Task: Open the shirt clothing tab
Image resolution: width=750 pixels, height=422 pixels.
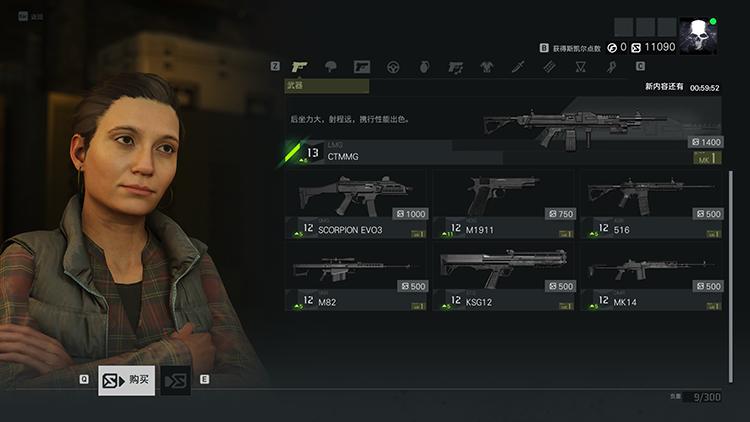Action: coord(487,67)
